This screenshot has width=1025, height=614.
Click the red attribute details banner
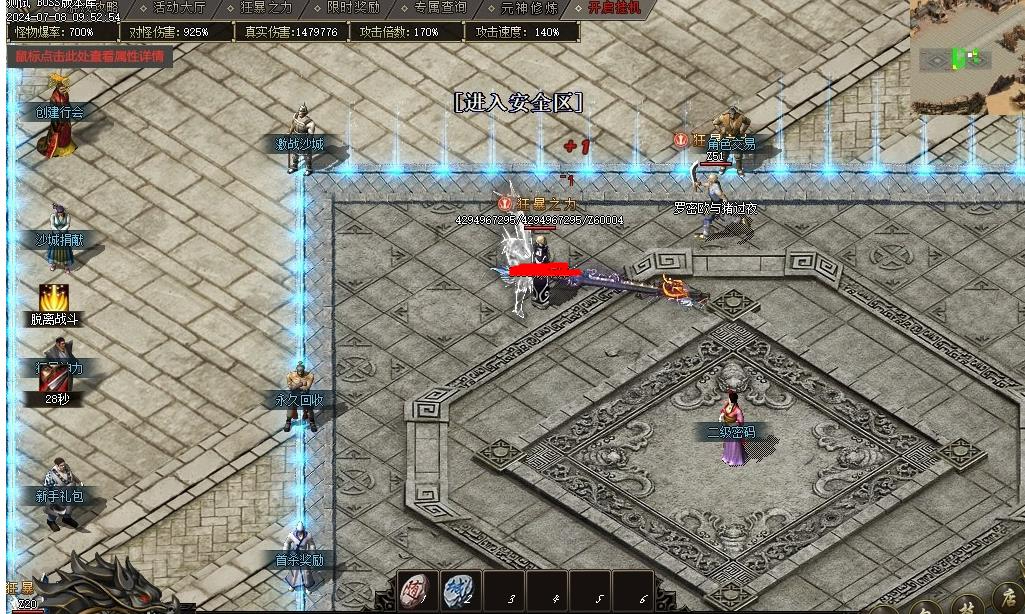click(x=90, y=56)
